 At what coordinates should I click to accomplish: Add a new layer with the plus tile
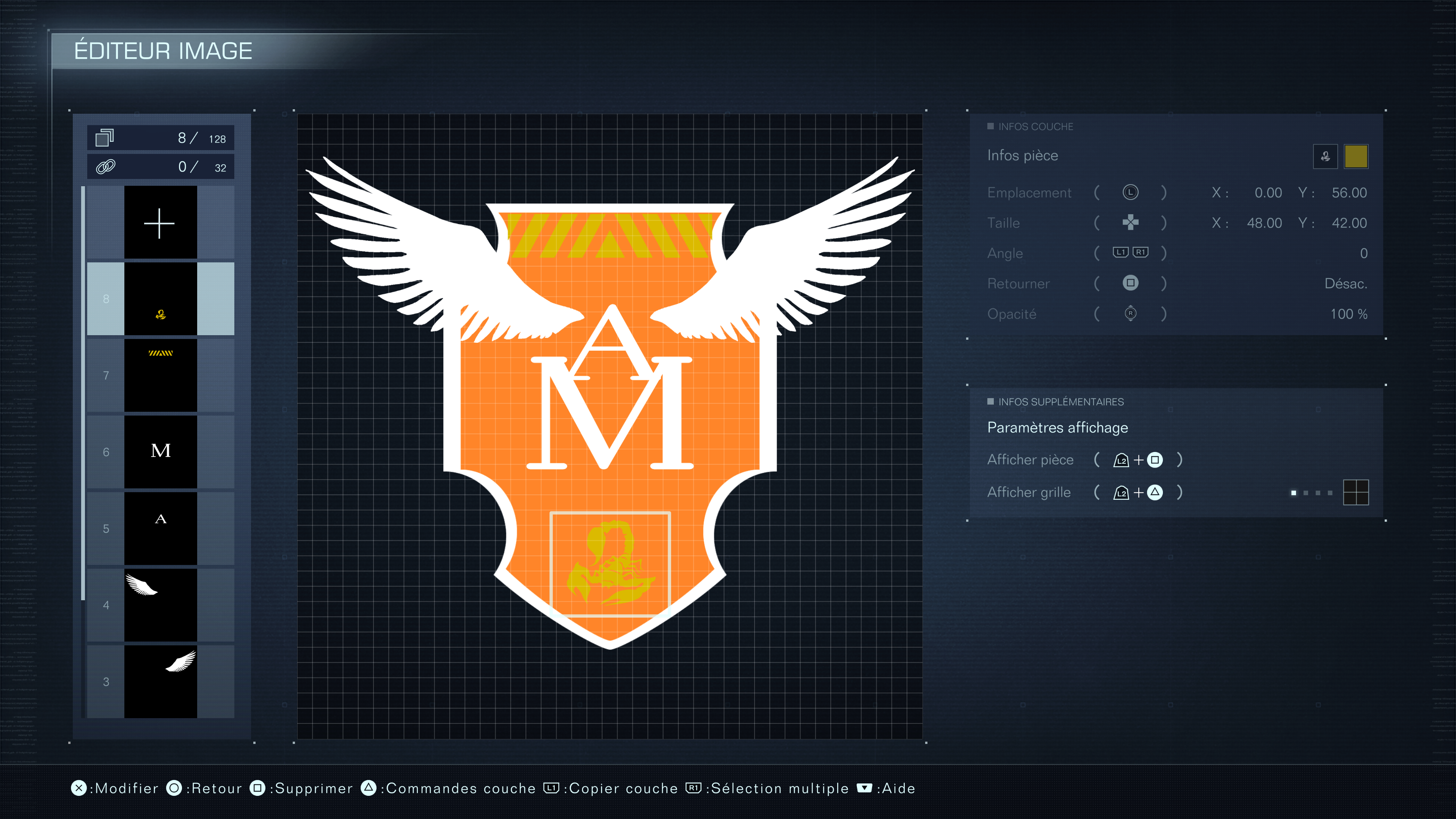click(160, 223)
